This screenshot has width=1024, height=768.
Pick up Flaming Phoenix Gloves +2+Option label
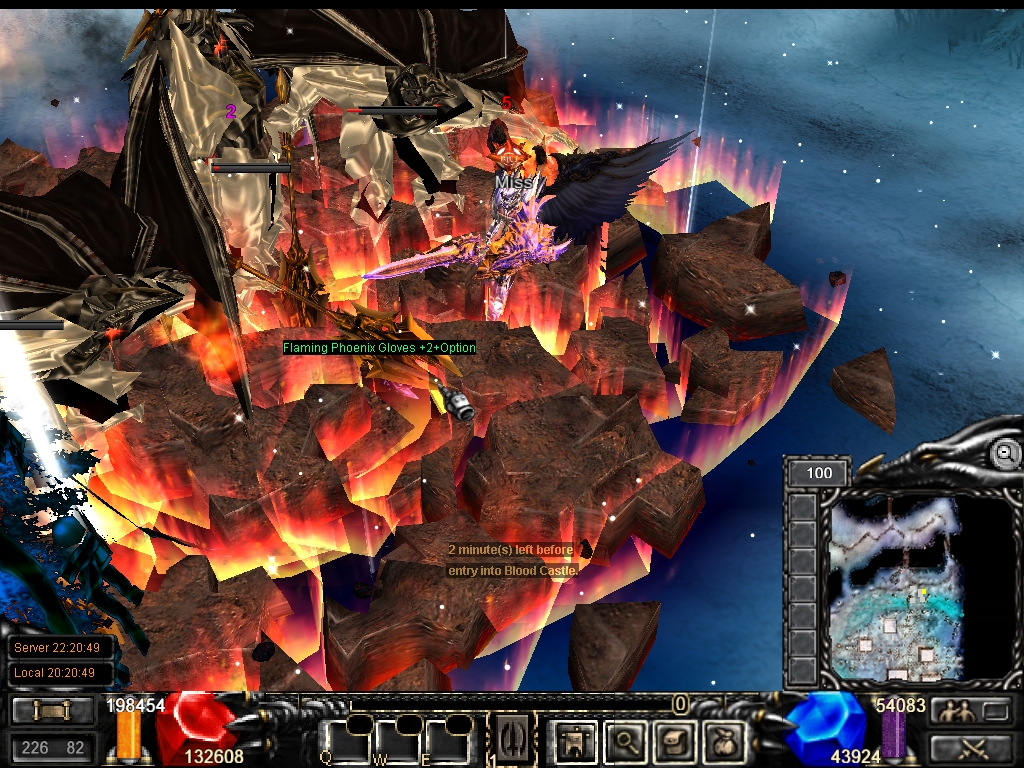[379, 348]
